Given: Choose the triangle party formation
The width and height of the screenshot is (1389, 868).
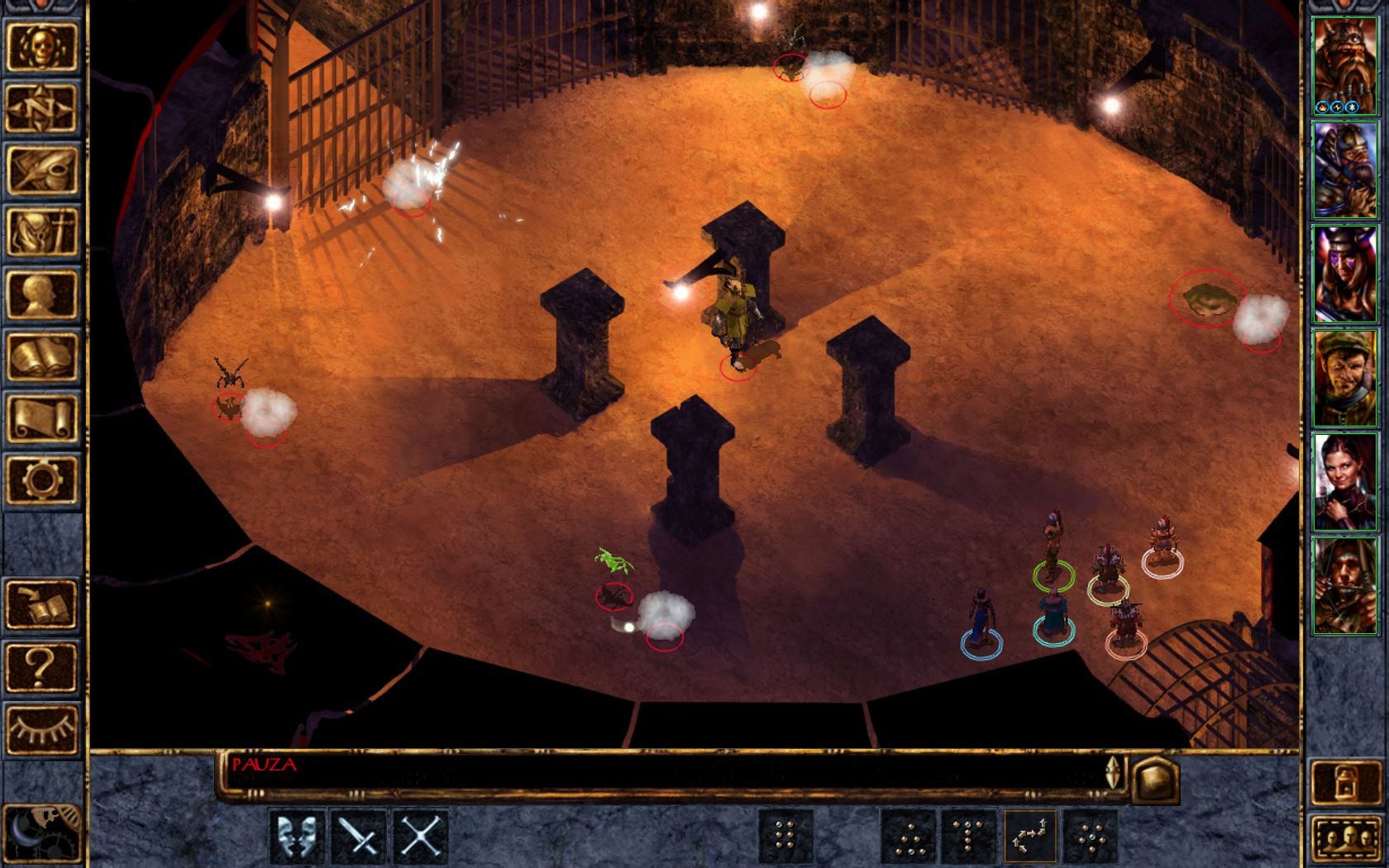Looking at the screenshot, I should [909, 837].
